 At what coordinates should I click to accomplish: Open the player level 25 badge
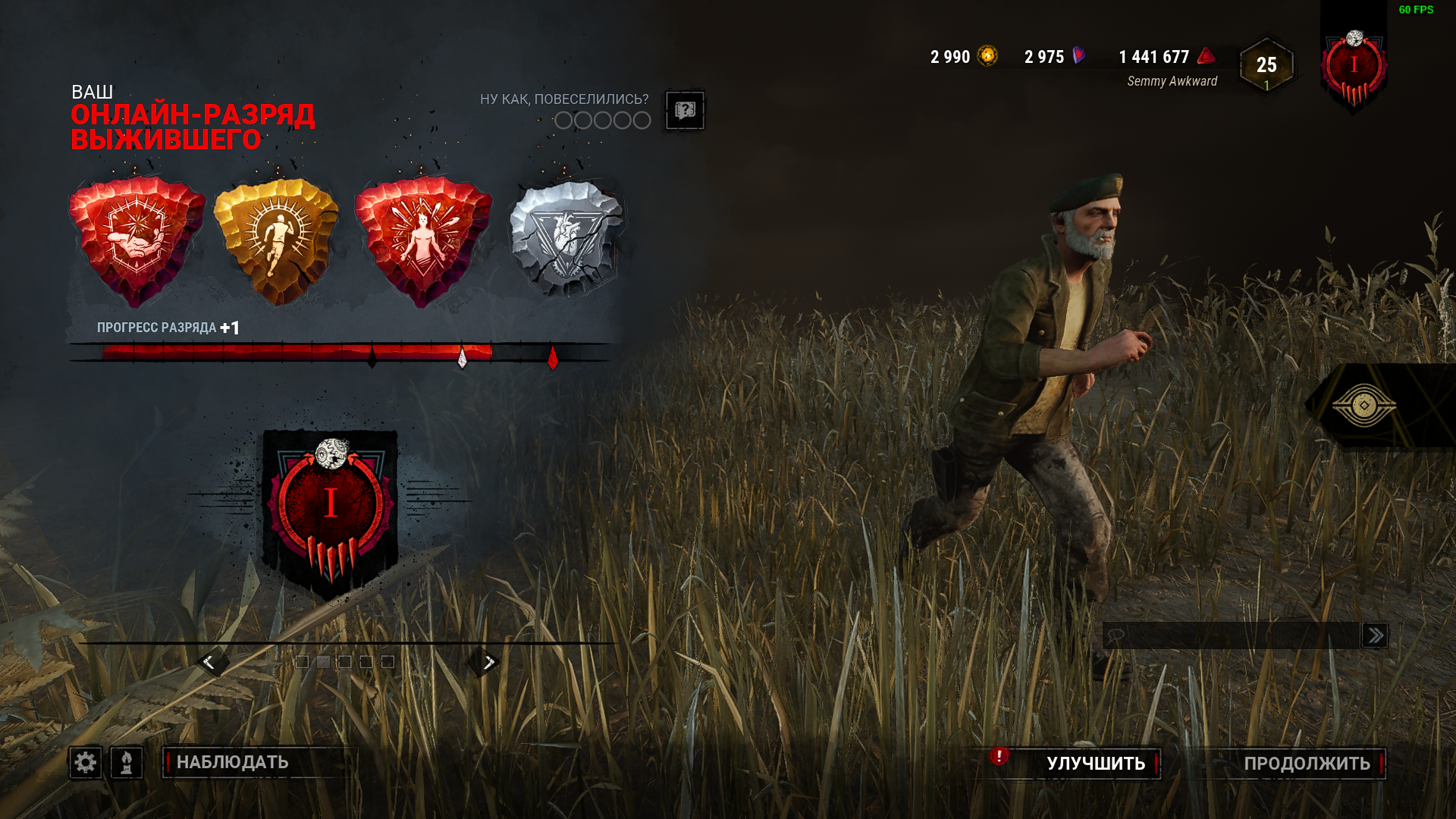coord(1266,65)
